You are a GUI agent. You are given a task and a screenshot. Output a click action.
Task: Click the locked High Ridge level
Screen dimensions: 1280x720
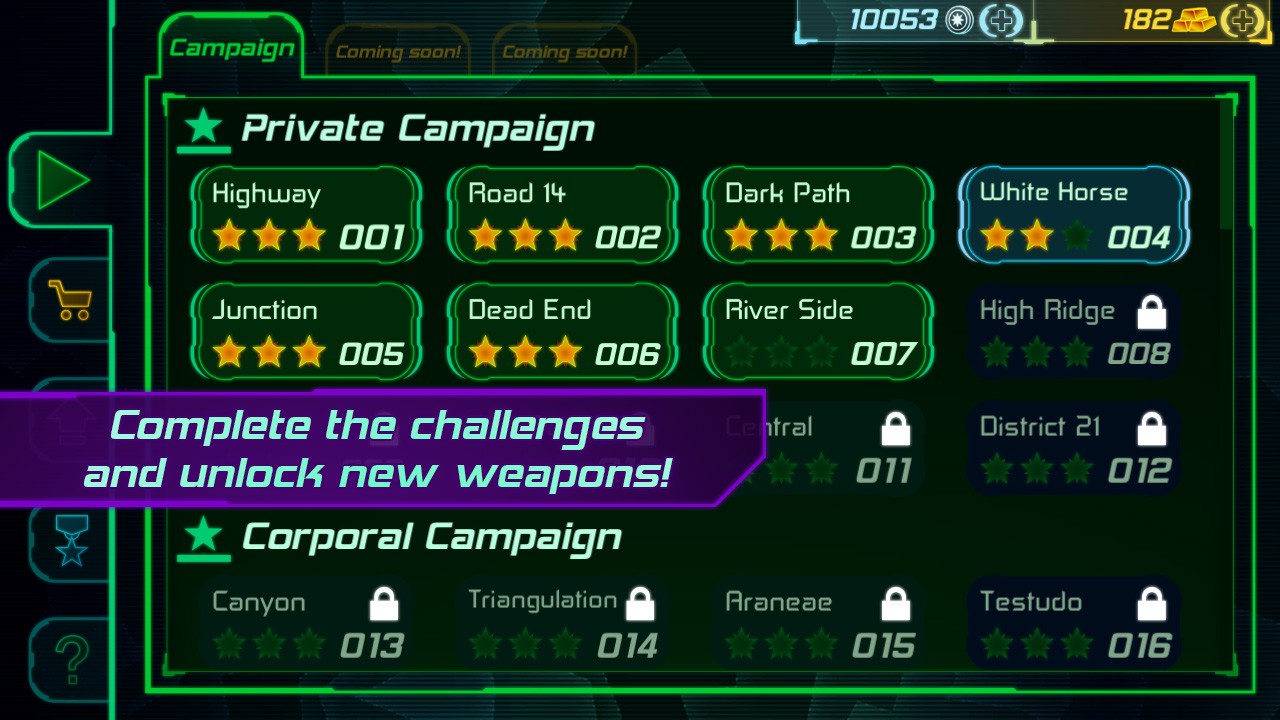click(1074, 333)
